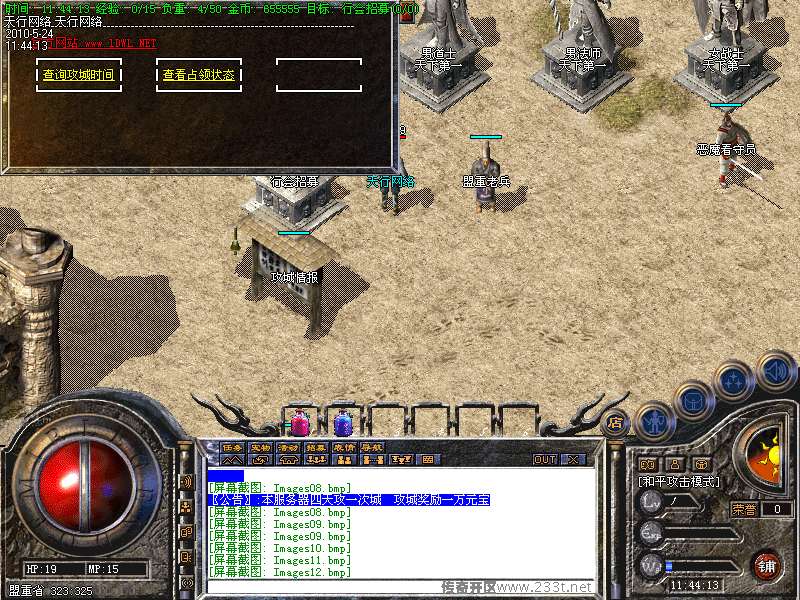Close the game with the X button

[x=573, y=460]
